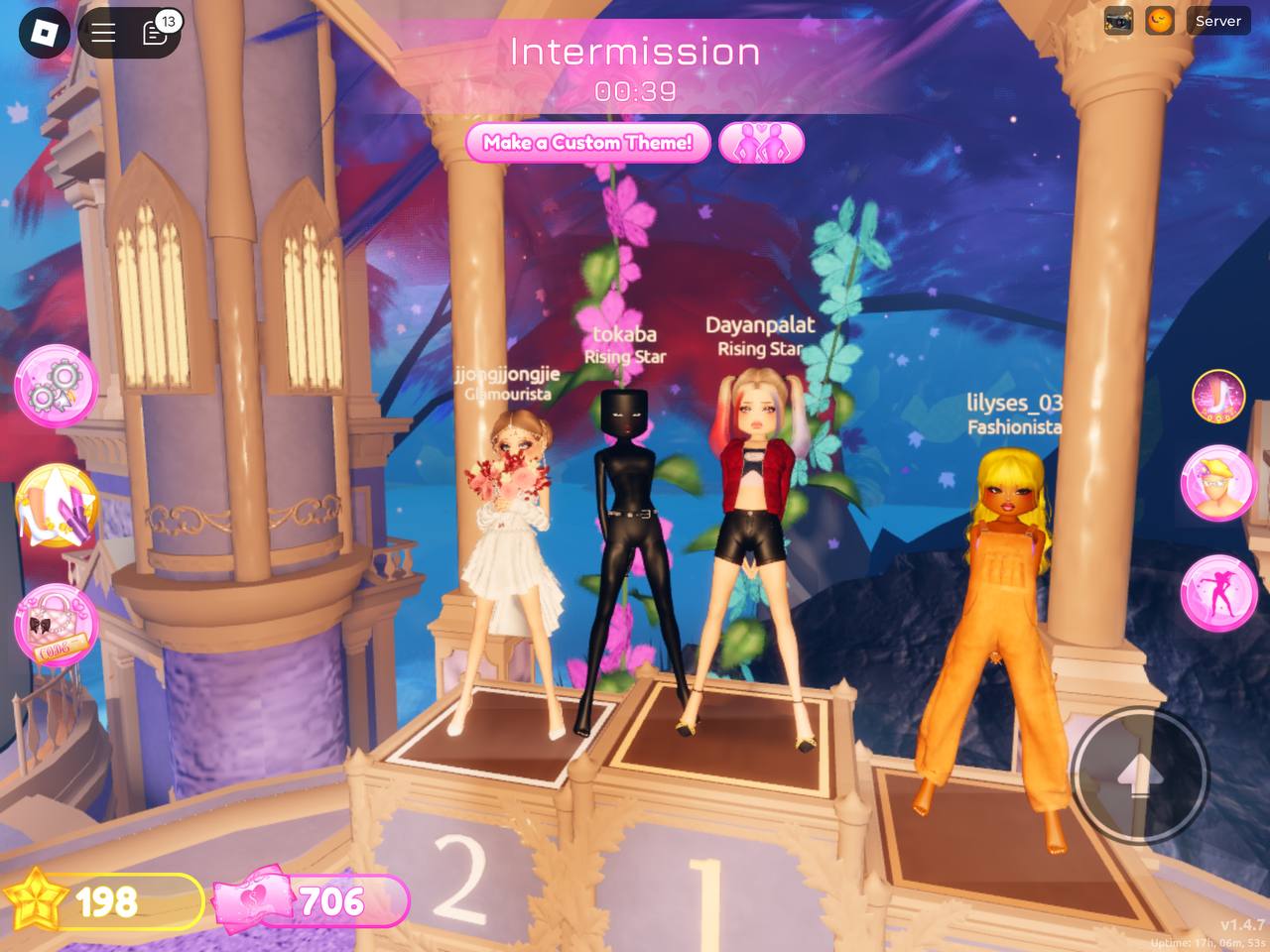Tap the jump arrow button
1270x952 pixels.
pos(1140,774)
